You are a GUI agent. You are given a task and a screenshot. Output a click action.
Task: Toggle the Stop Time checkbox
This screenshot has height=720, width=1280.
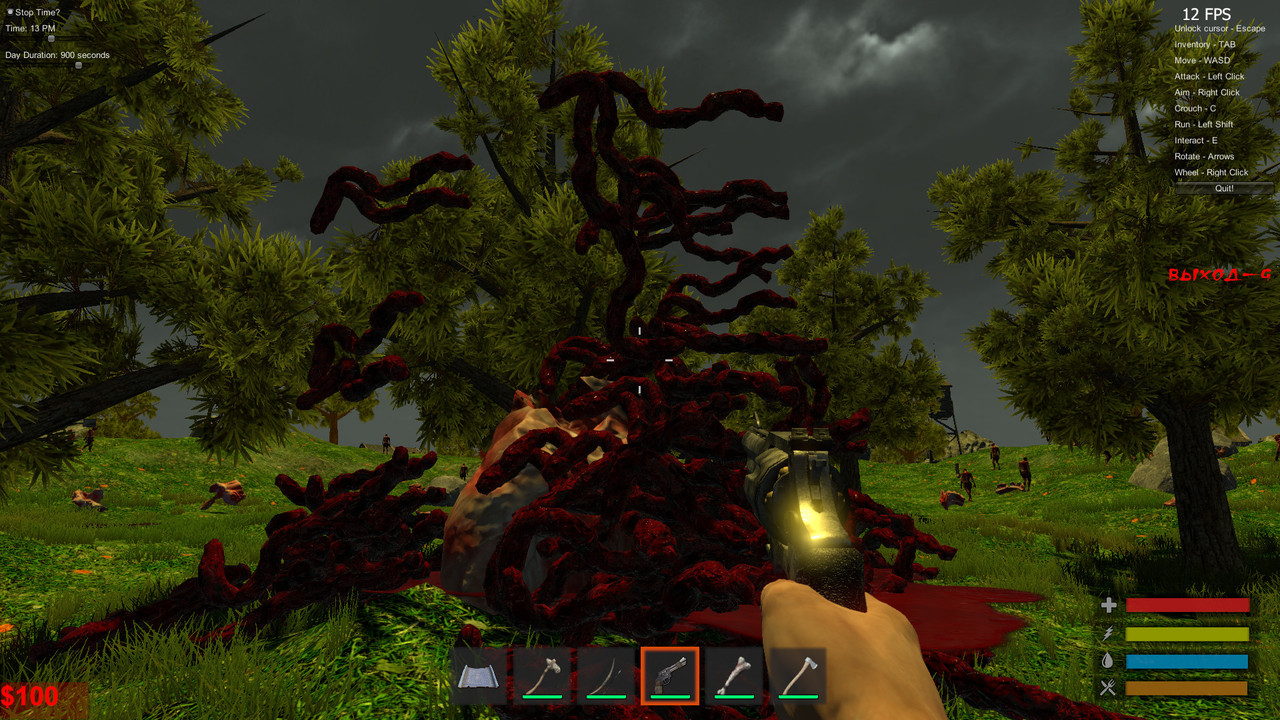[x=10, y=12]
